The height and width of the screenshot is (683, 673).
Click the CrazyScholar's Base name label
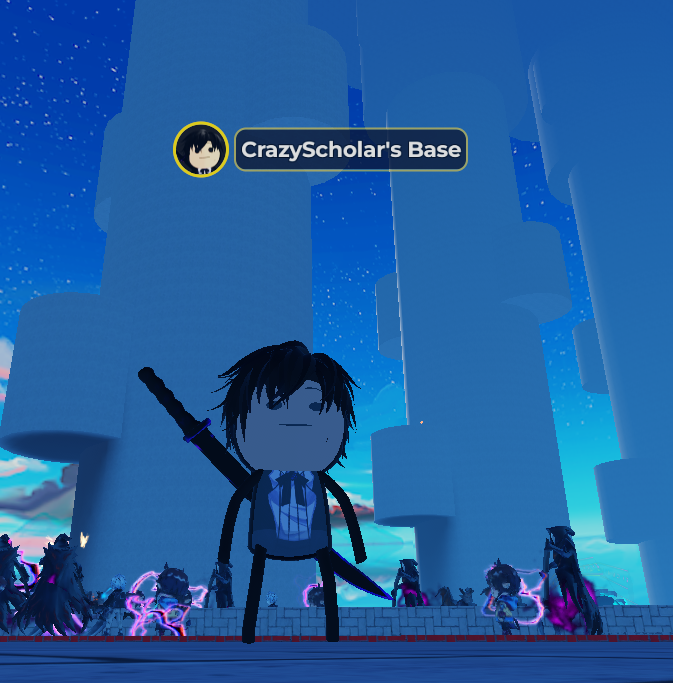point(351,150)
